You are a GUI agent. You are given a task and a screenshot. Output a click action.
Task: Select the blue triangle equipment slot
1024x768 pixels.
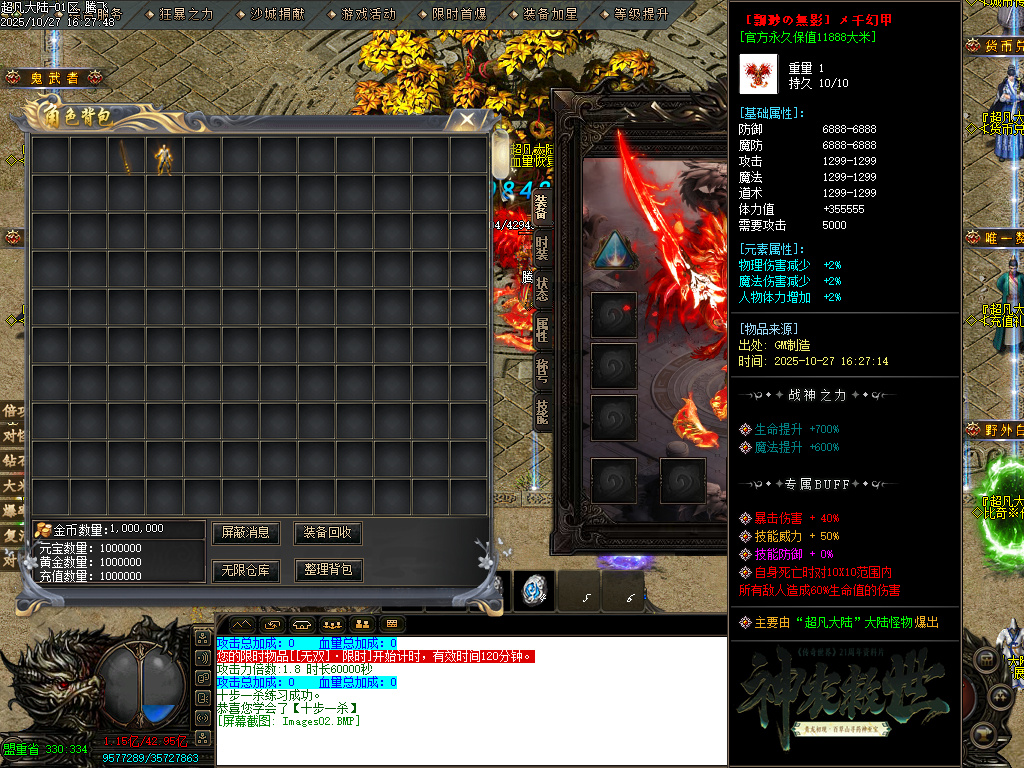(x=610, y=250)
